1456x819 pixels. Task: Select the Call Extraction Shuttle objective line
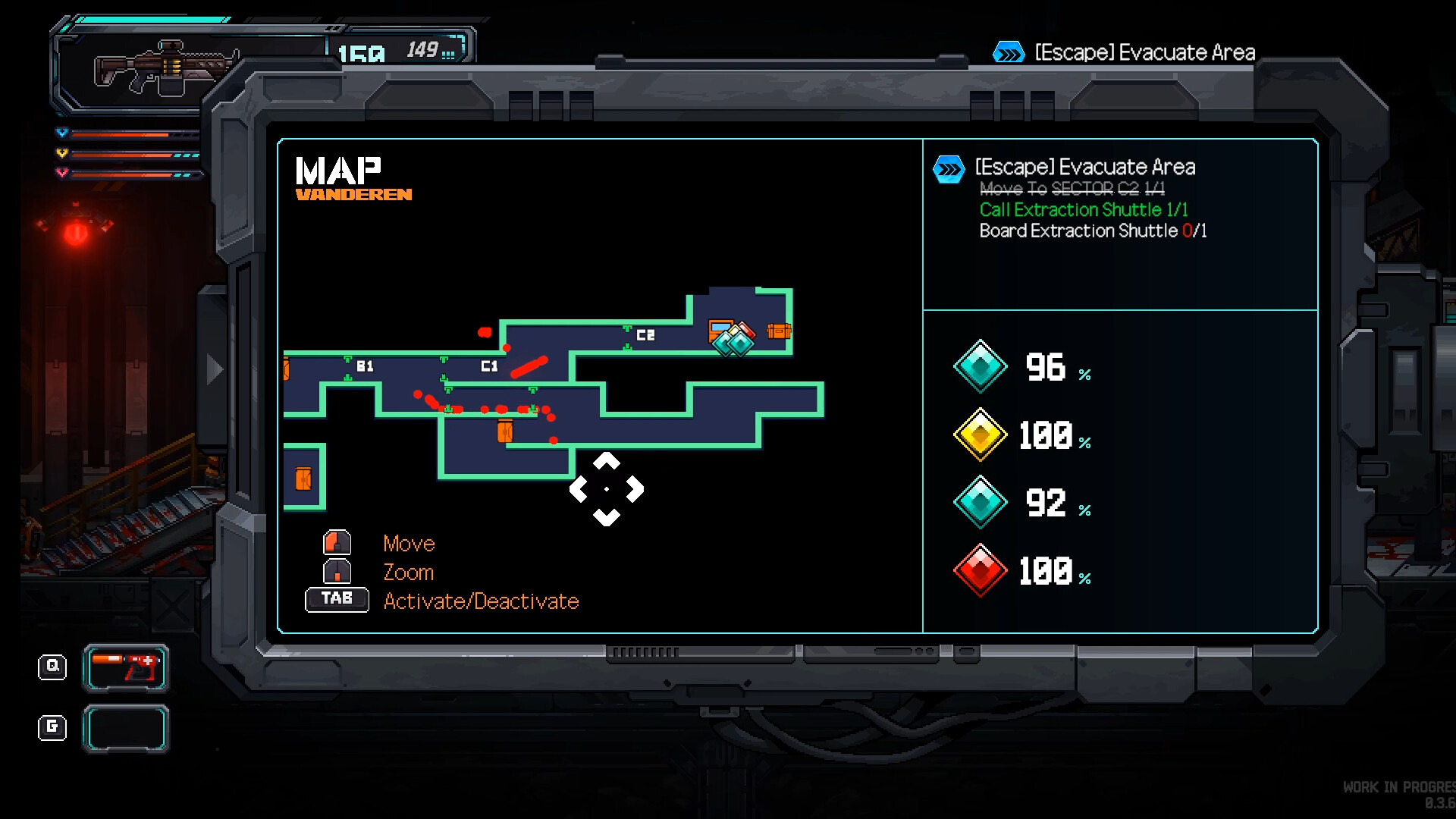coord(1083,209)
